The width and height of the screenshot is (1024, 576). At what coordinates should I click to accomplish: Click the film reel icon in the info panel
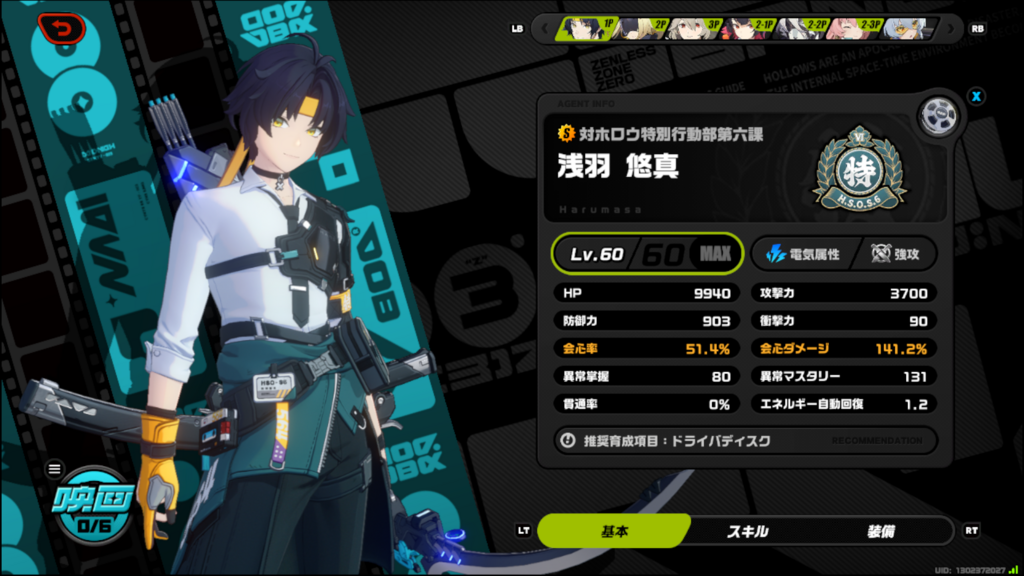point(939,116)
